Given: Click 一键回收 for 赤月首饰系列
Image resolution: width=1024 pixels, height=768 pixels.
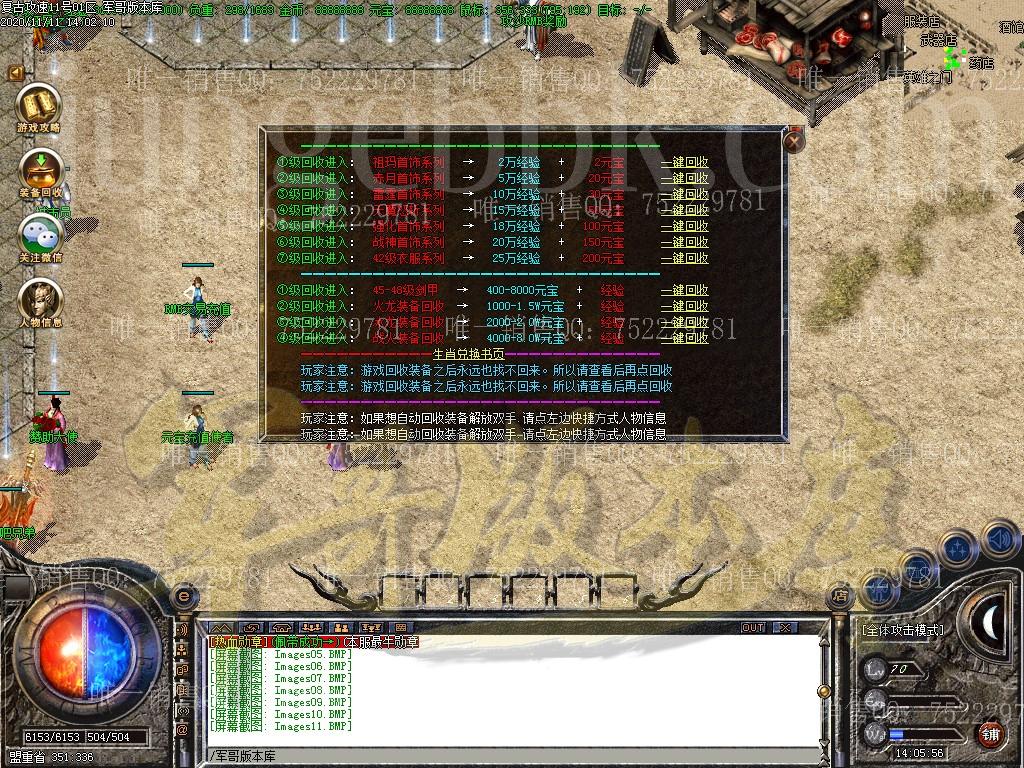Looking at the screenshot, I should pyautogui.click(x=684, y=179).
